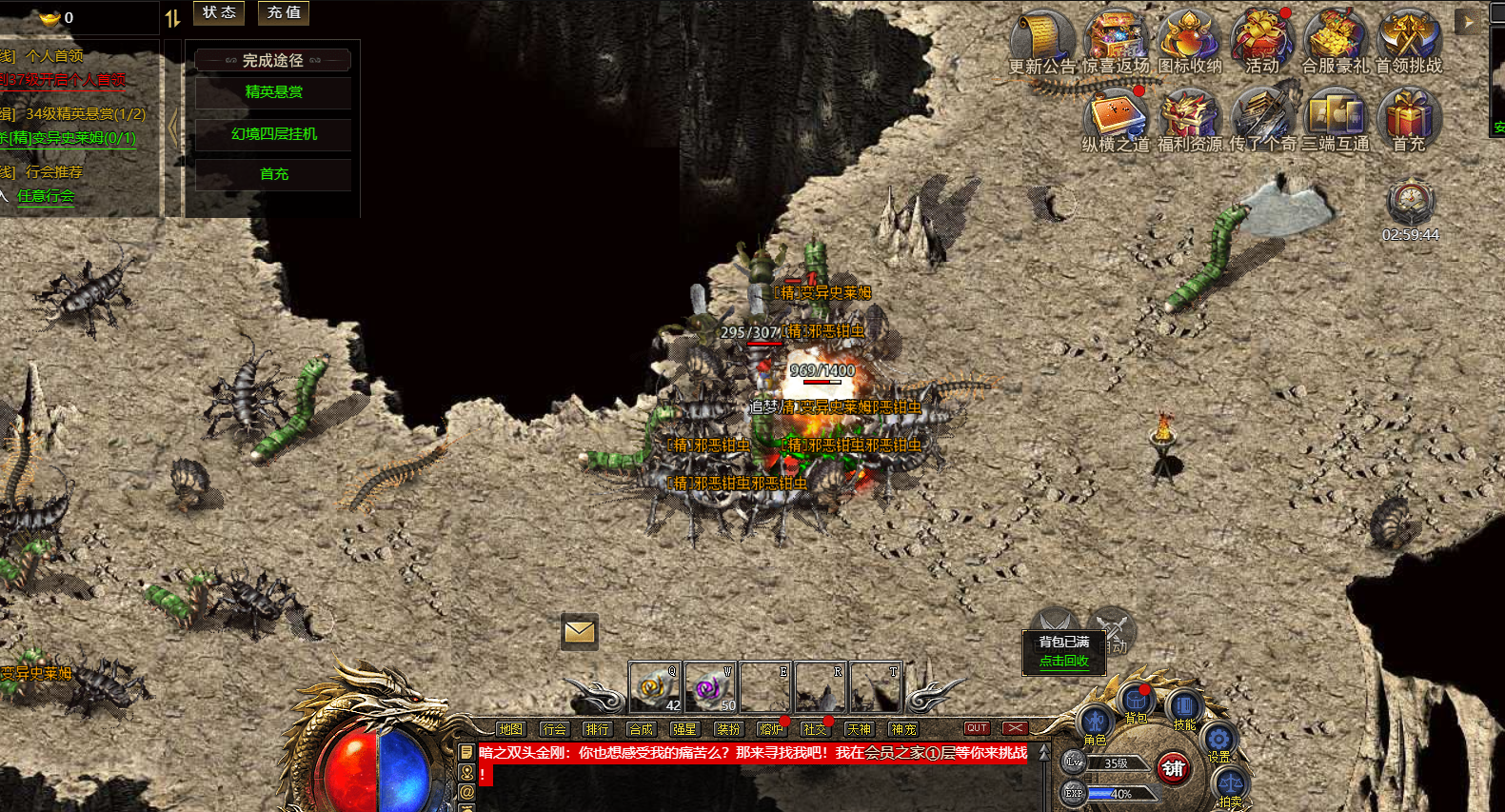Click 点击回收 recycle link
Viewport: 1505px width, 812px height.
point(1063,661)
